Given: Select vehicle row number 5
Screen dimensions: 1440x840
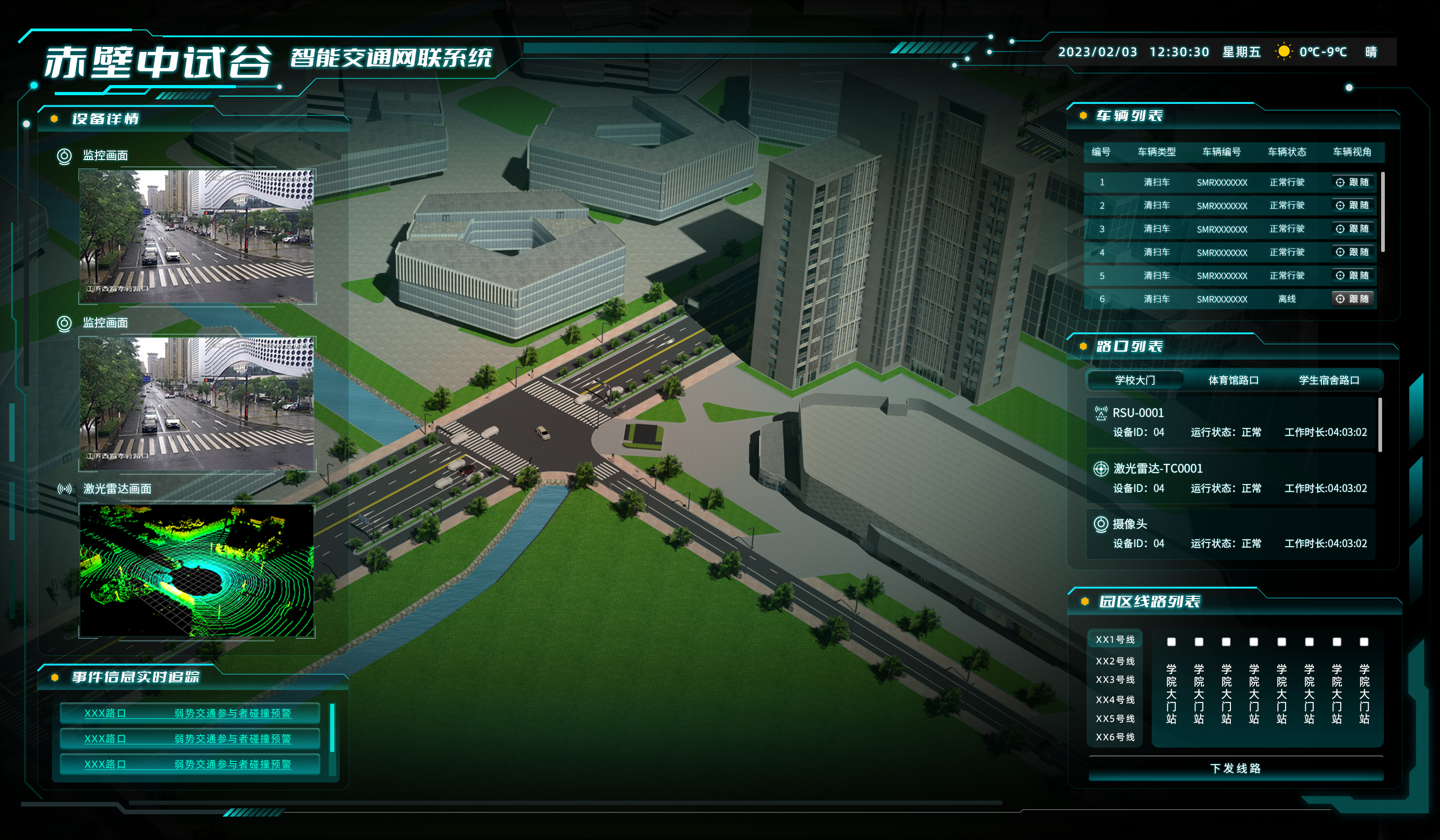Looking at the screenshot, I should 1229,275.
